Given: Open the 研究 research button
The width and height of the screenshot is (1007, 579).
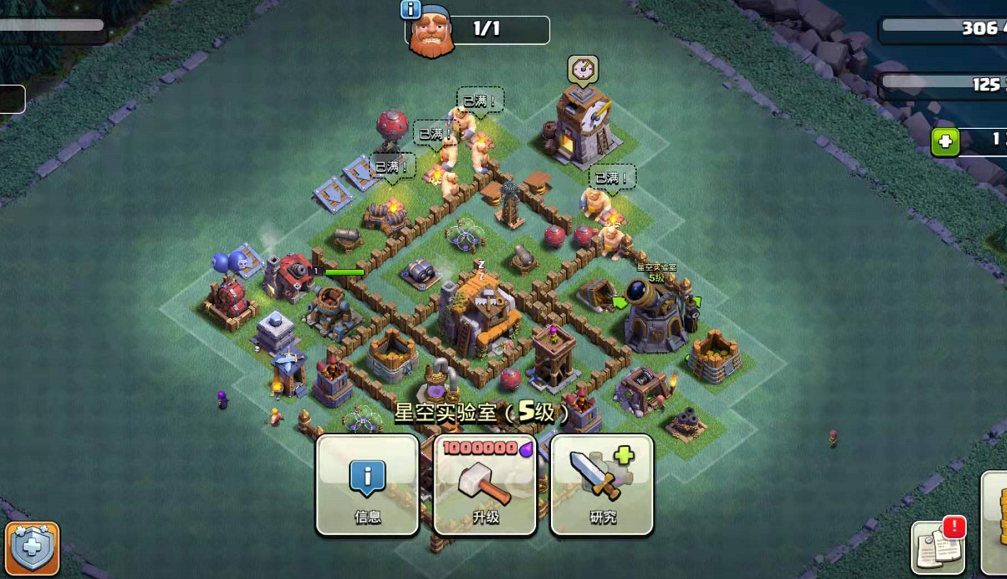Looking at the screenshot, I should click(x=602, y=484).
